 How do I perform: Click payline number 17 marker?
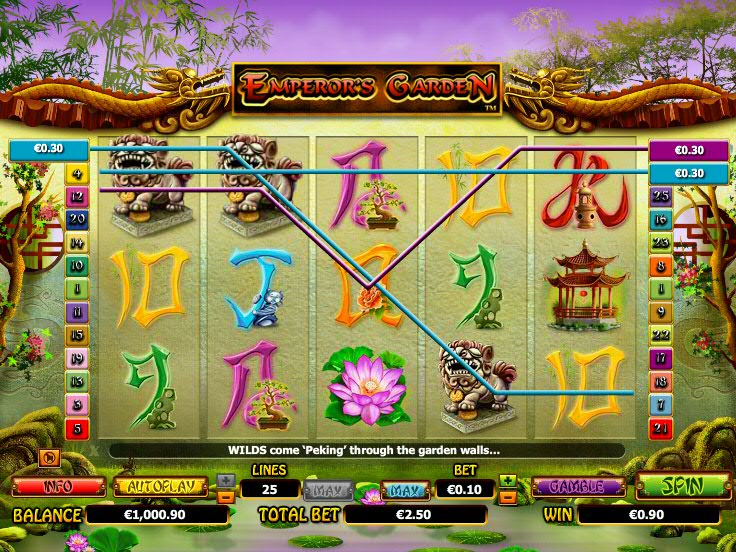click(x=660, y=359)
